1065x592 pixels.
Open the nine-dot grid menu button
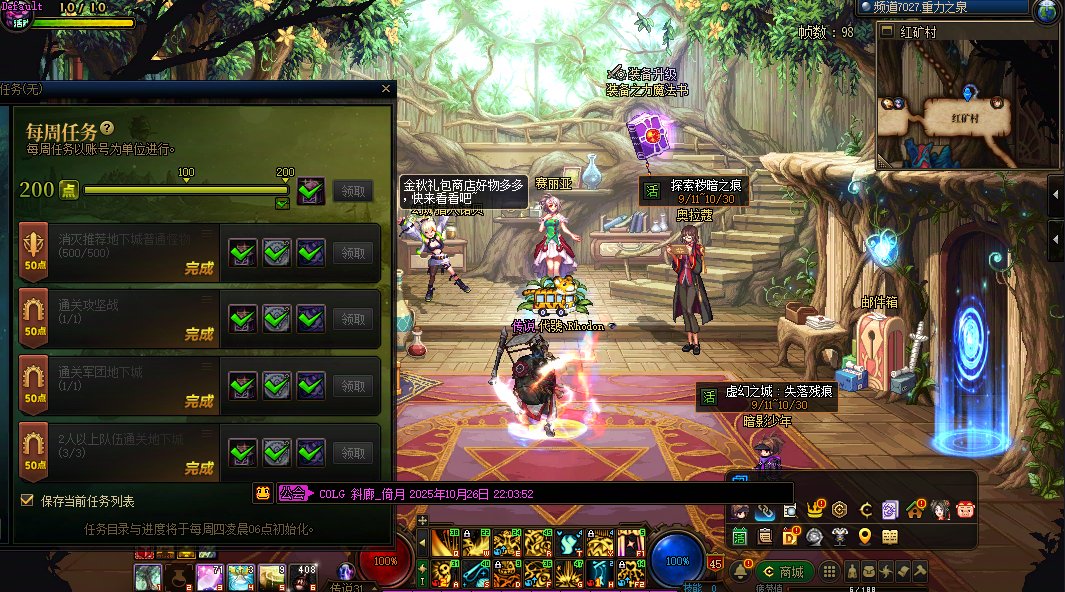click(x=829, y=572)
